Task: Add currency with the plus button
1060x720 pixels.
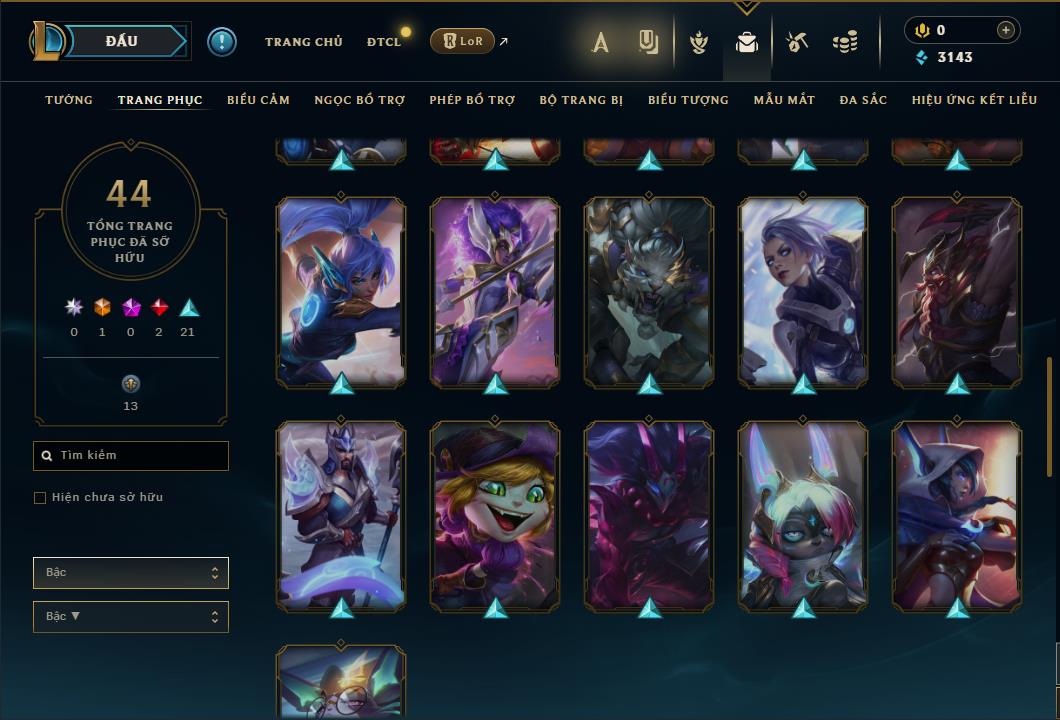Action: 1005,31
